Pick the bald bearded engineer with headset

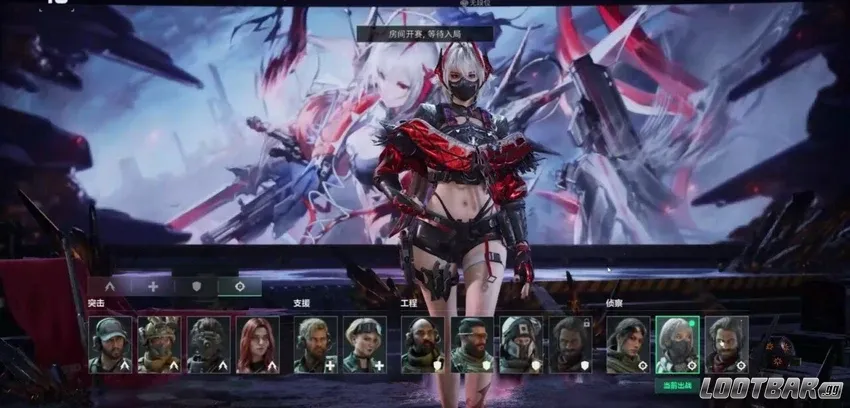point(423,345)
